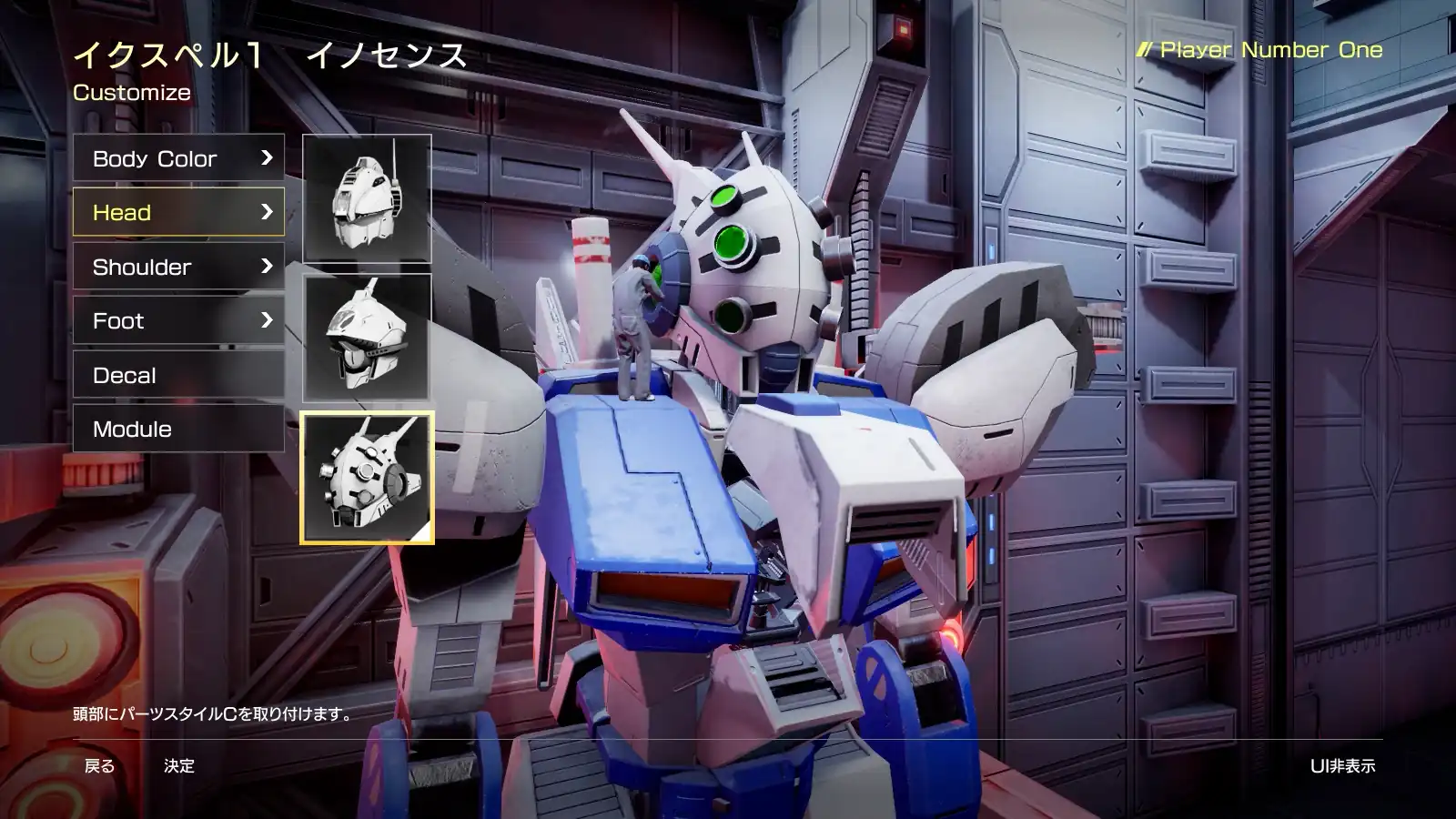The image size is (1456, 819).
Task: Confirm selection with the 決定 button
Action: pos(178,766)
